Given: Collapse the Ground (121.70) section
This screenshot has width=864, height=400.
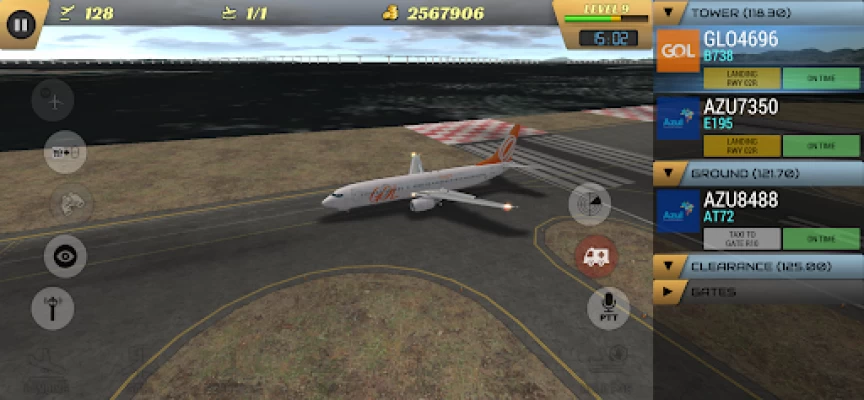Looking at the screenshot, I should pyautogui.click(x=667, y=173).
